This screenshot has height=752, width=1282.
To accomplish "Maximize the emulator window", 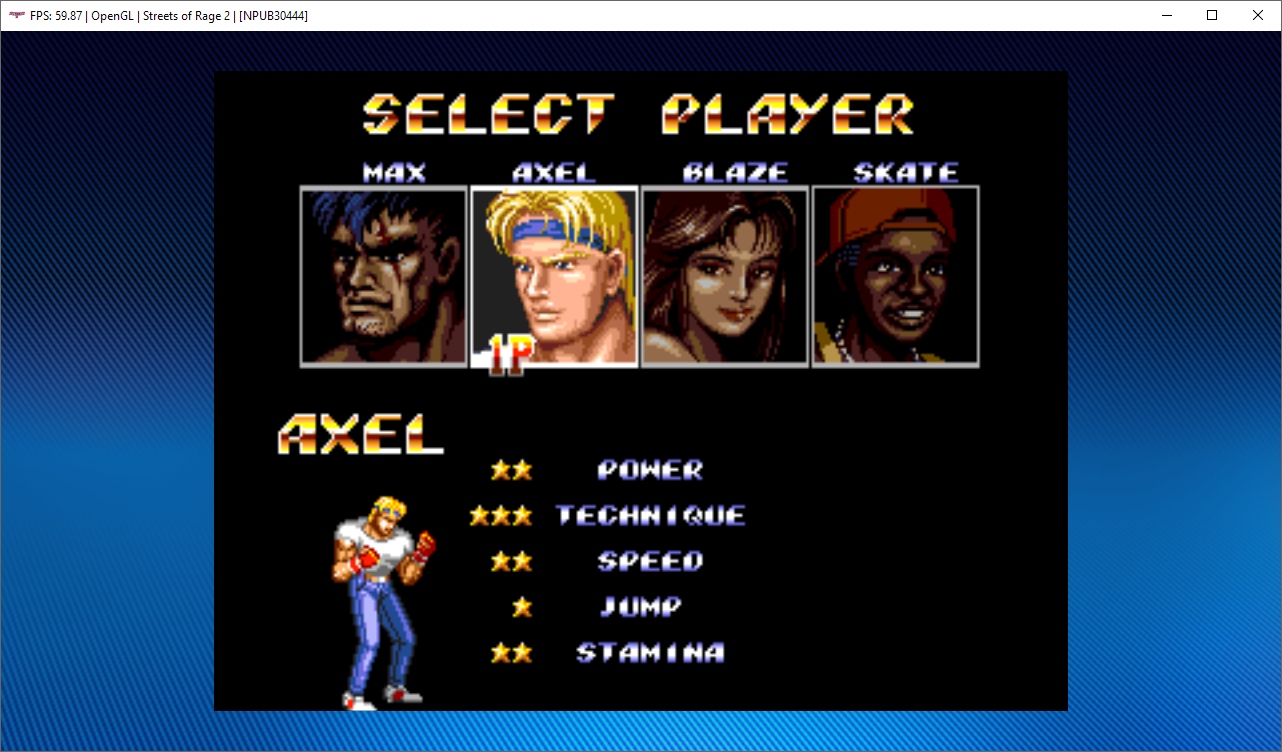I will coord(1212,15).
